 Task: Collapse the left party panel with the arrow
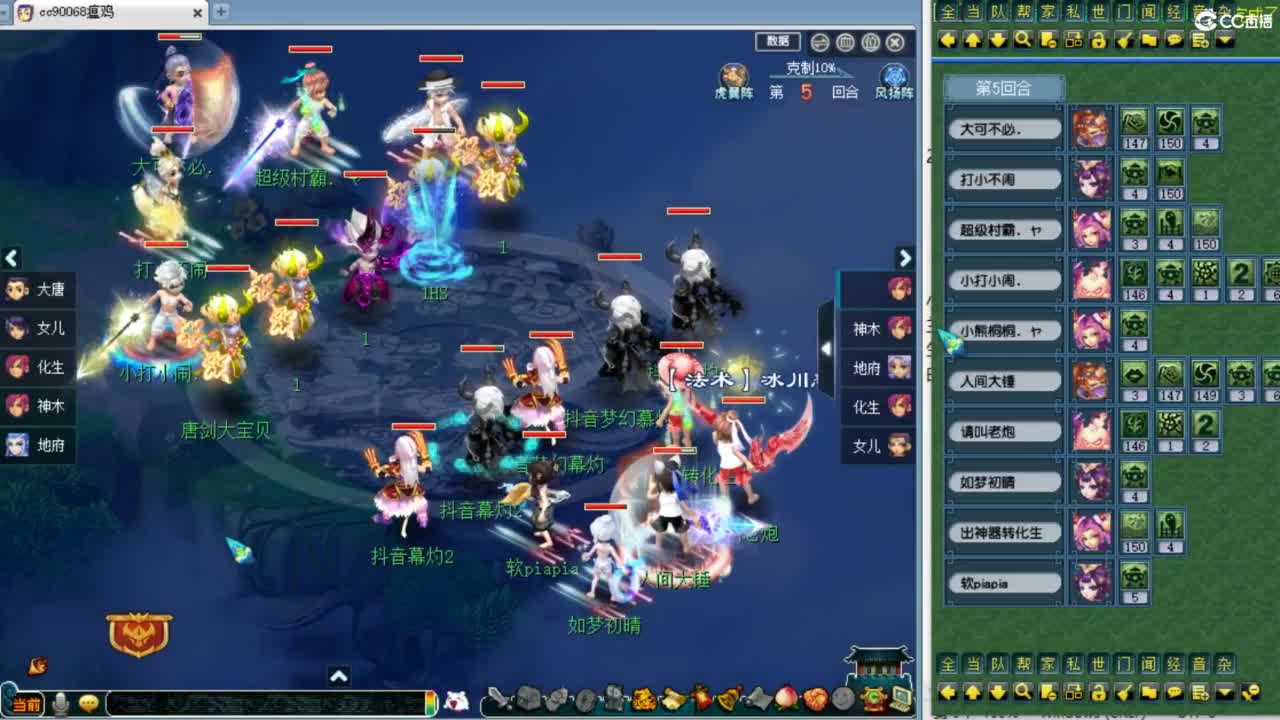11,259
